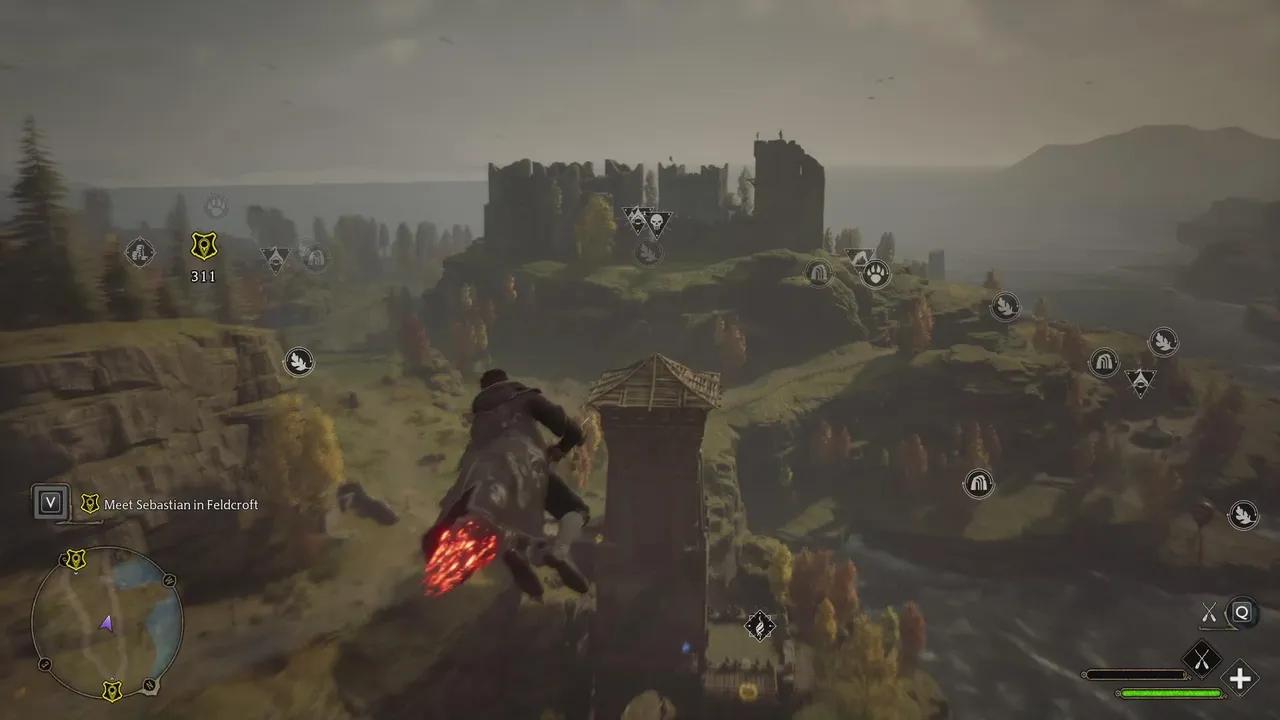Activate the white plus healing icon

click(x=1240, y=679)
